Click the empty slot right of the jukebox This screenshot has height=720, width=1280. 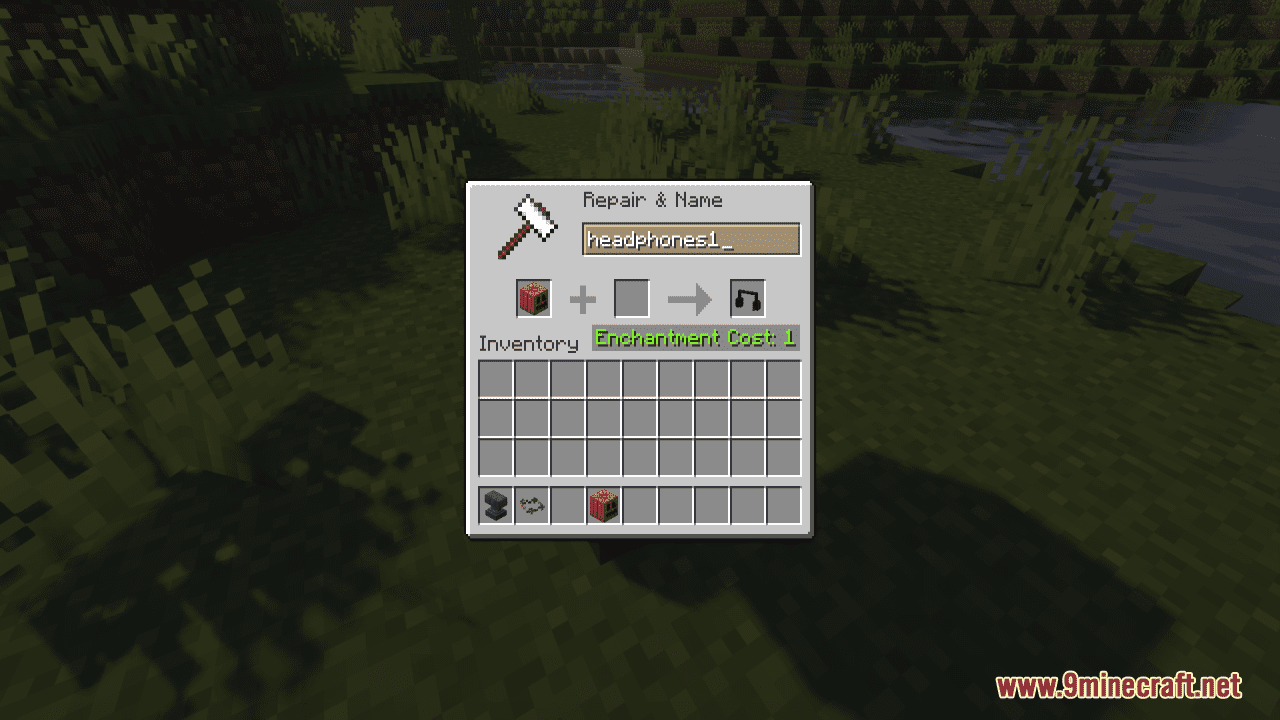(639, 505)
